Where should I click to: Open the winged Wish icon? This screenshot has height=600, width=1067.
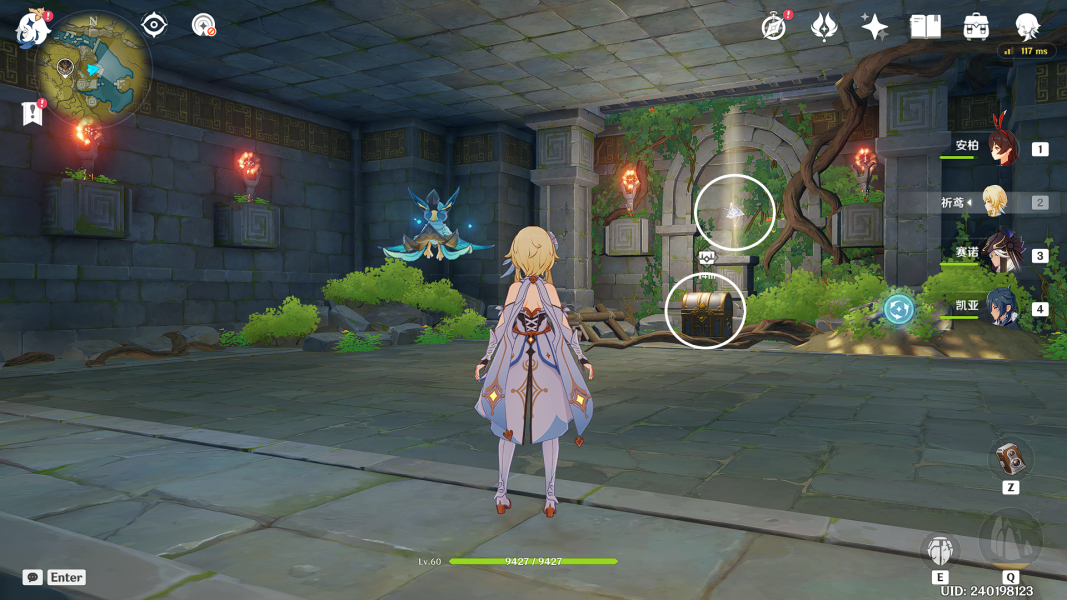[x=824, y=27]
